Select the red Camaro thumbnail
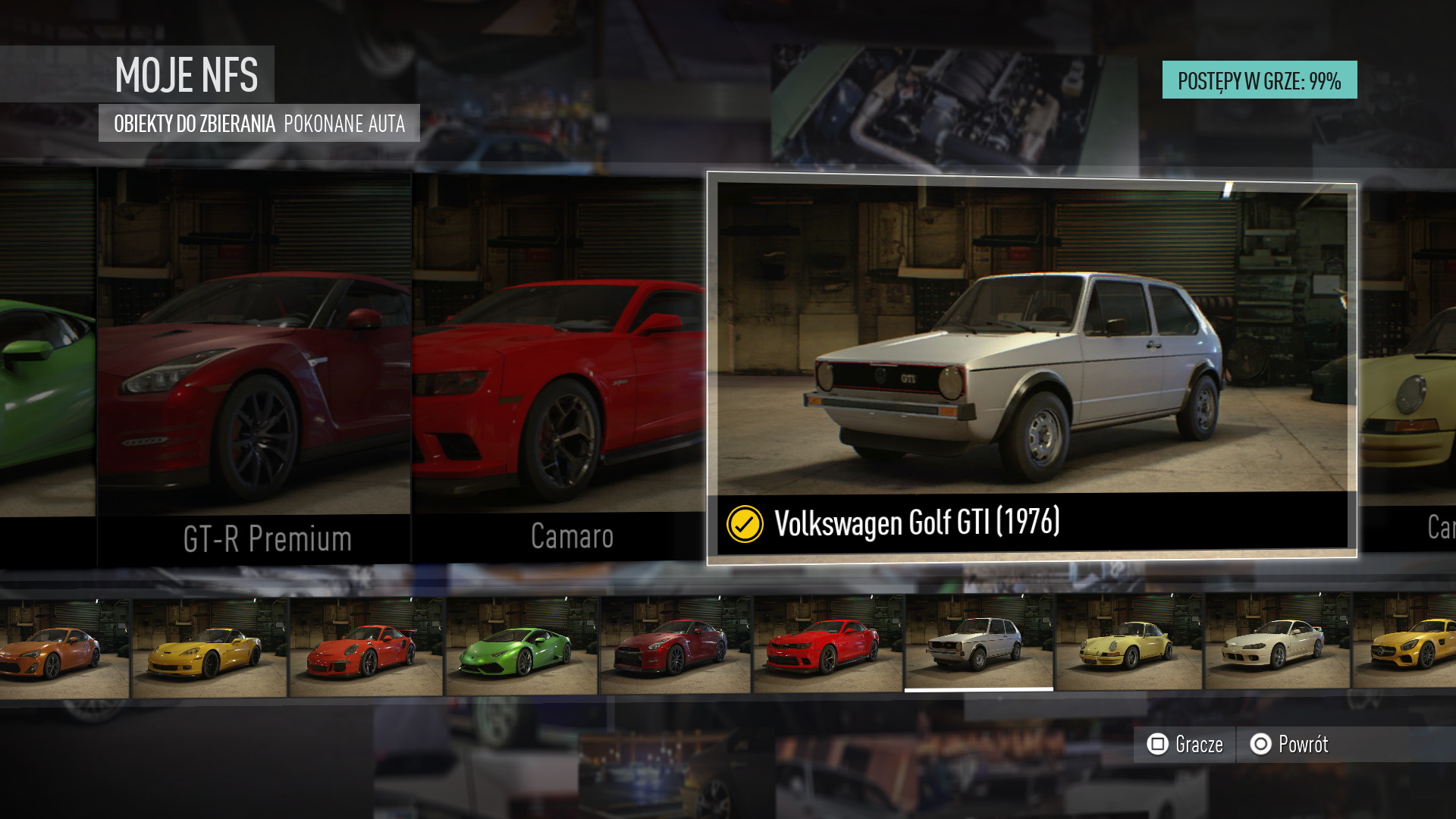 (827, 645)
